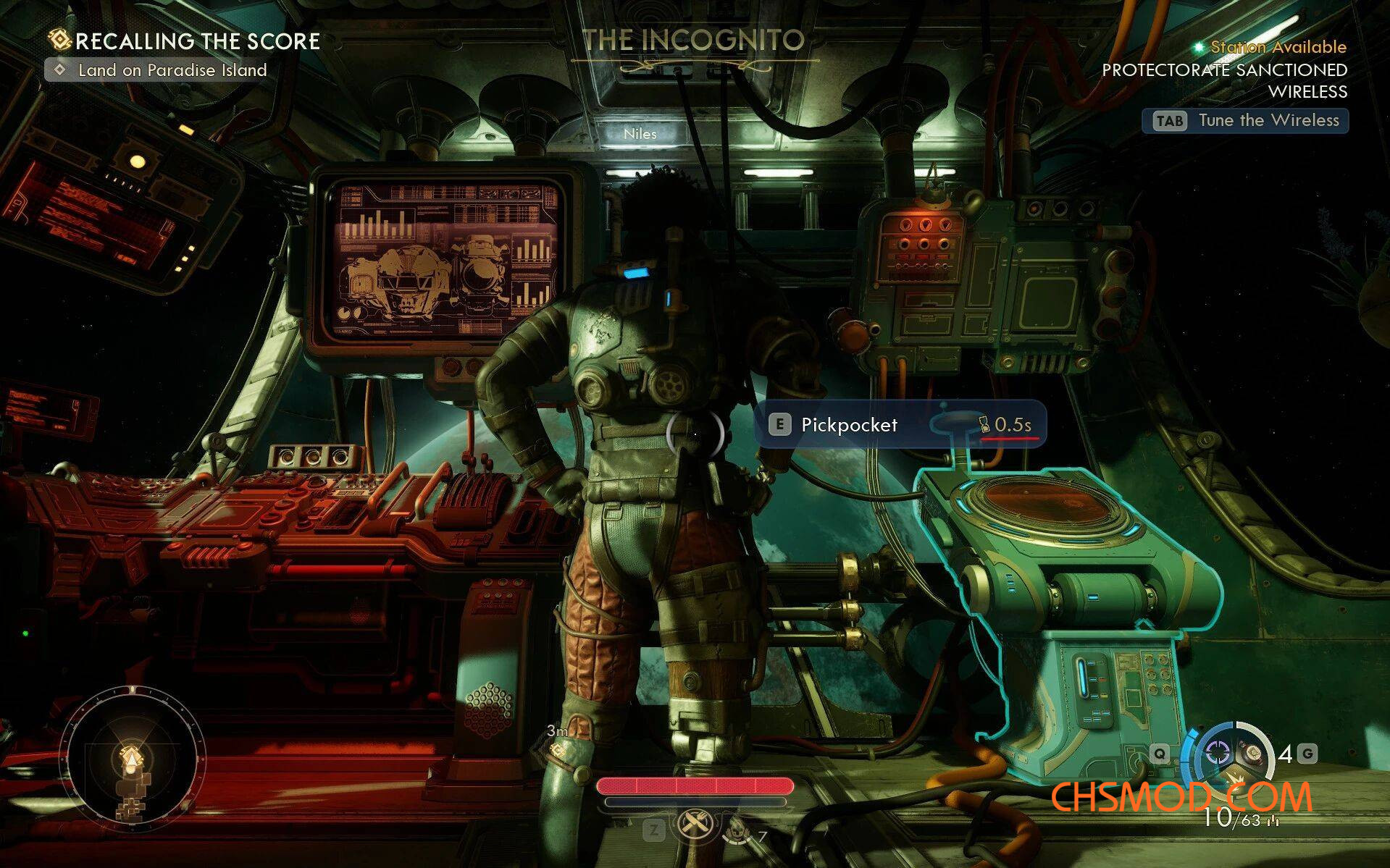The height and width of the screenshot is (868, 1390).
Task: Click the gold impact-burst weapon segment
Action: click(1235, 780)
